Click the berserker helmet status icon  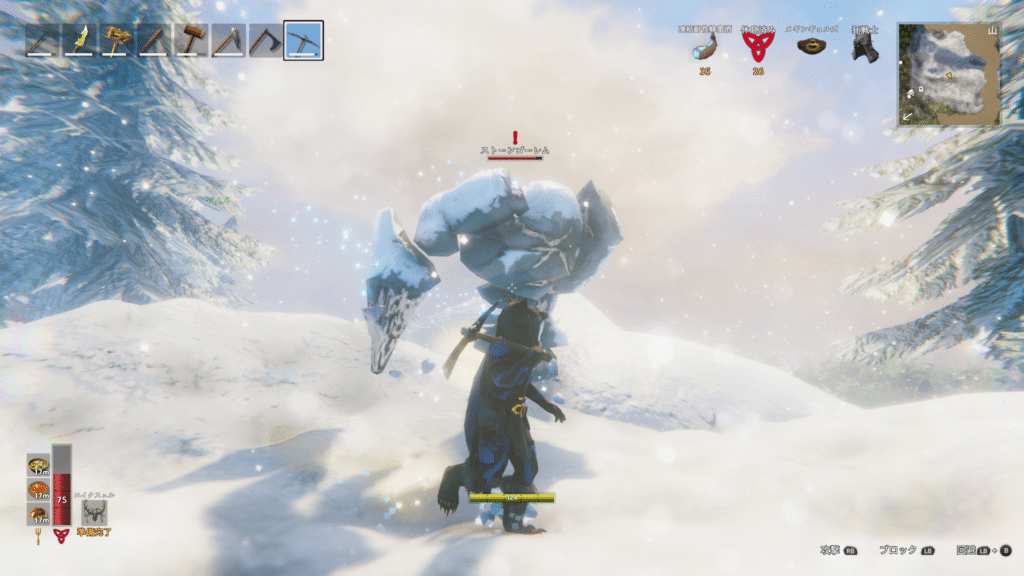[864, 47]
